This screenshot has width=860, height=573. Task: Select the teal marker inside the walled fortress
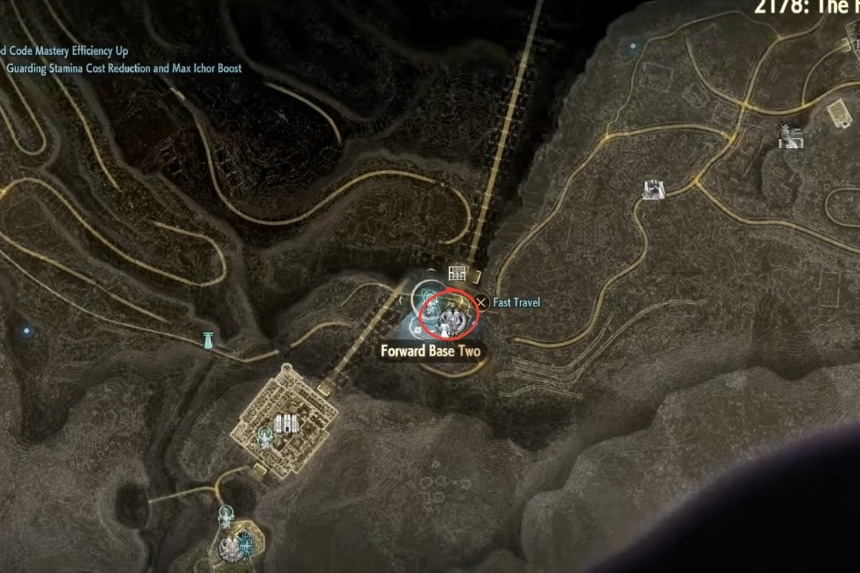266,435
